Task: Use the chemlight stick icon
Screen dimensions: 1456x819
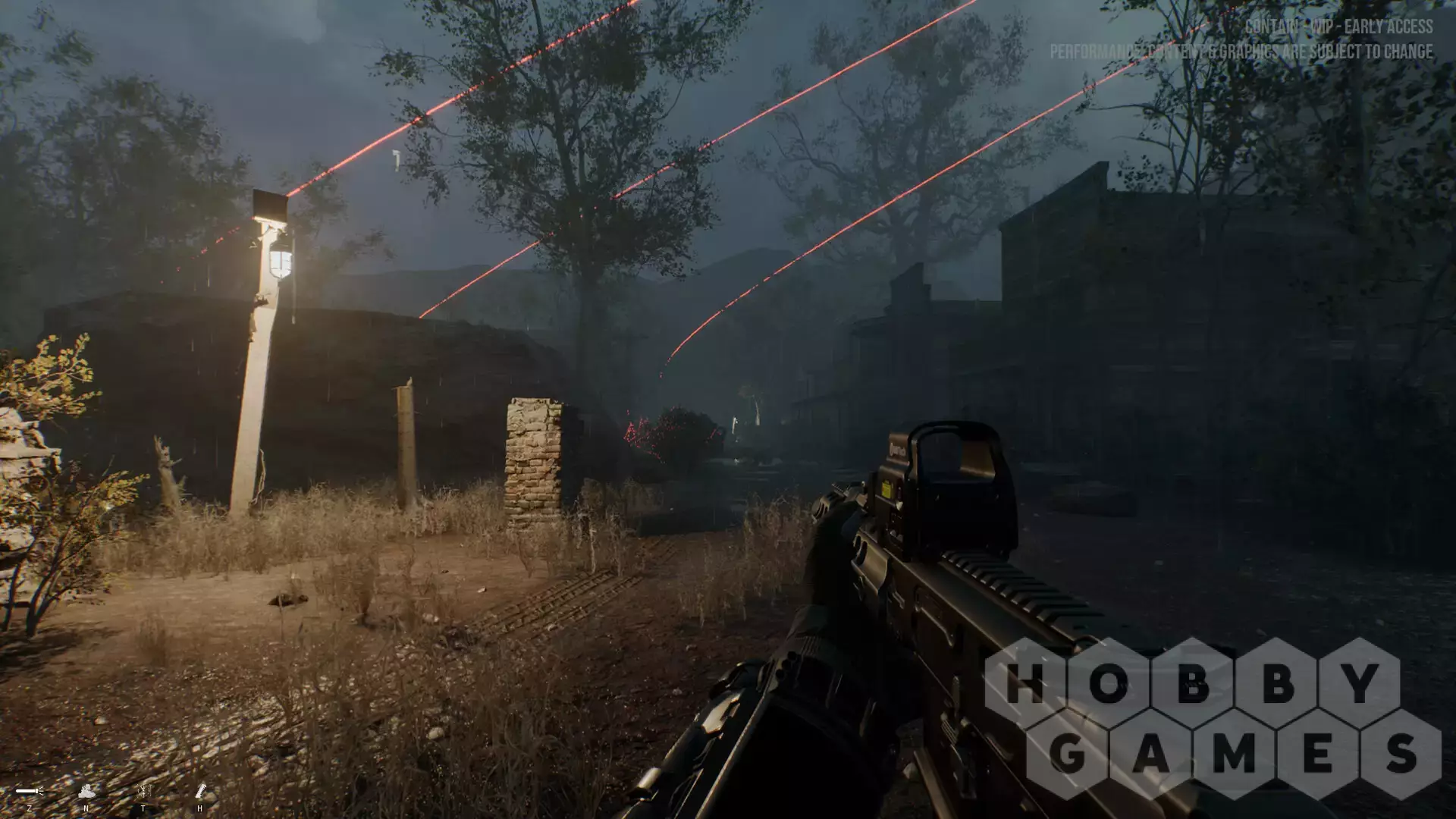Action: click(x=200, y=792)
